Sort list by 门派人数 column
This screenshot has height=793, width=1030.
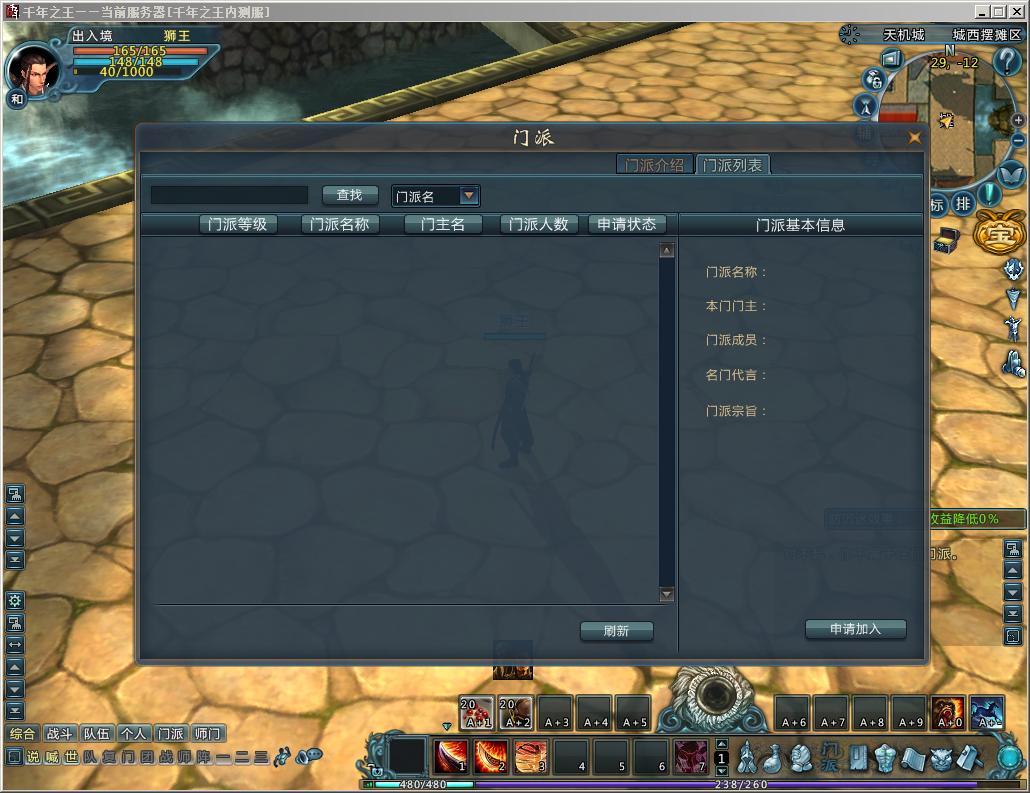539,224
